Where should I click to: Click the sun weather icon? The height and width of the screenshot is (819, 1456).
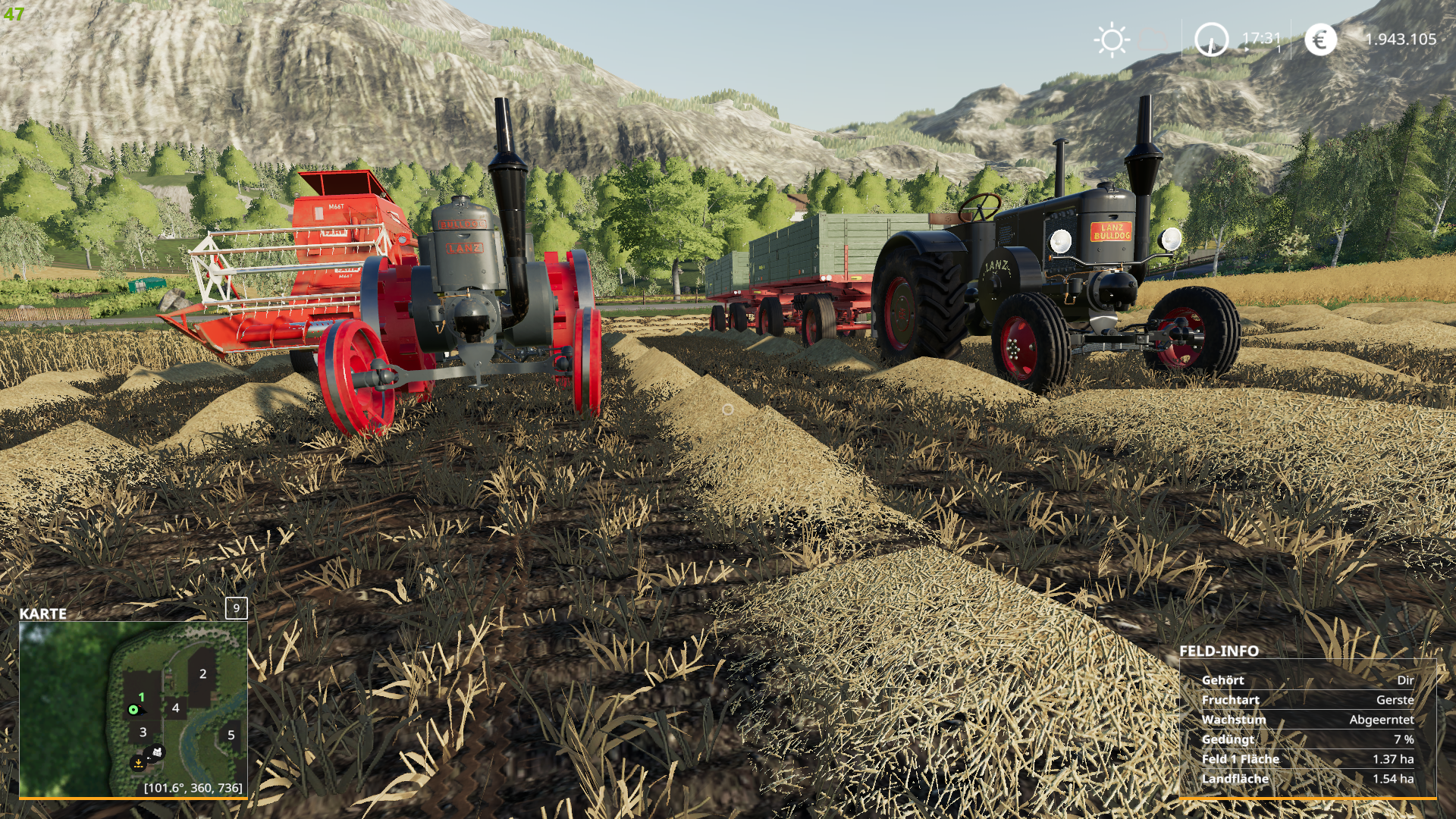coord(1112,39)
